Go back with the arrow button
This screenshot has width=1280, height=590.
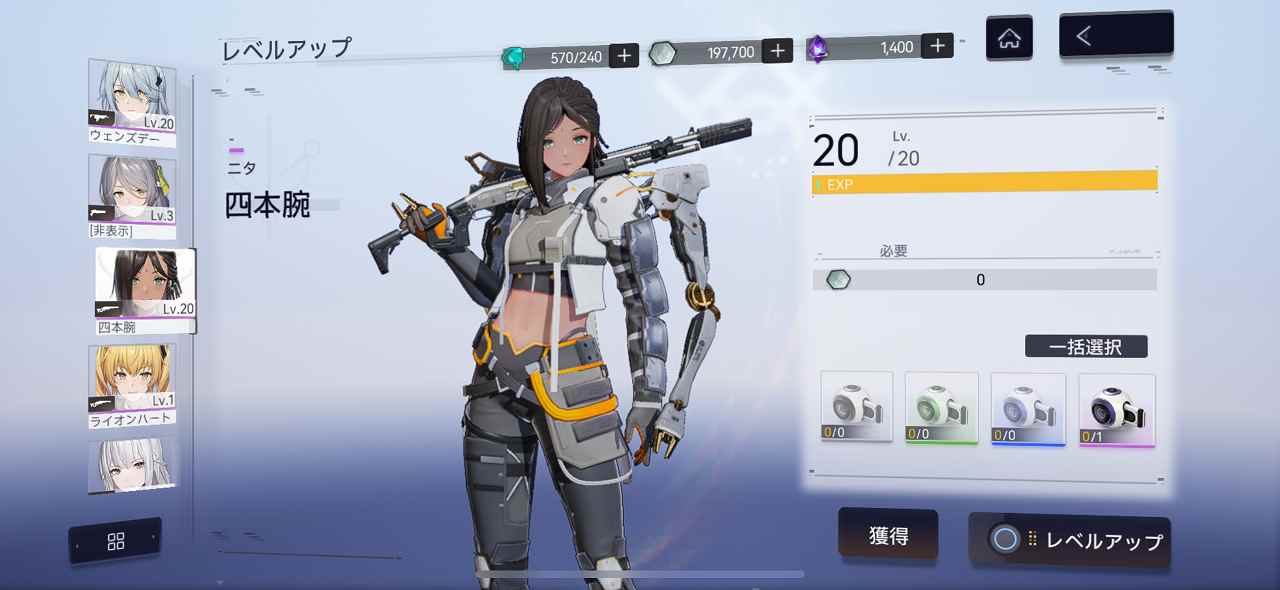click(x=1115, y=37)
